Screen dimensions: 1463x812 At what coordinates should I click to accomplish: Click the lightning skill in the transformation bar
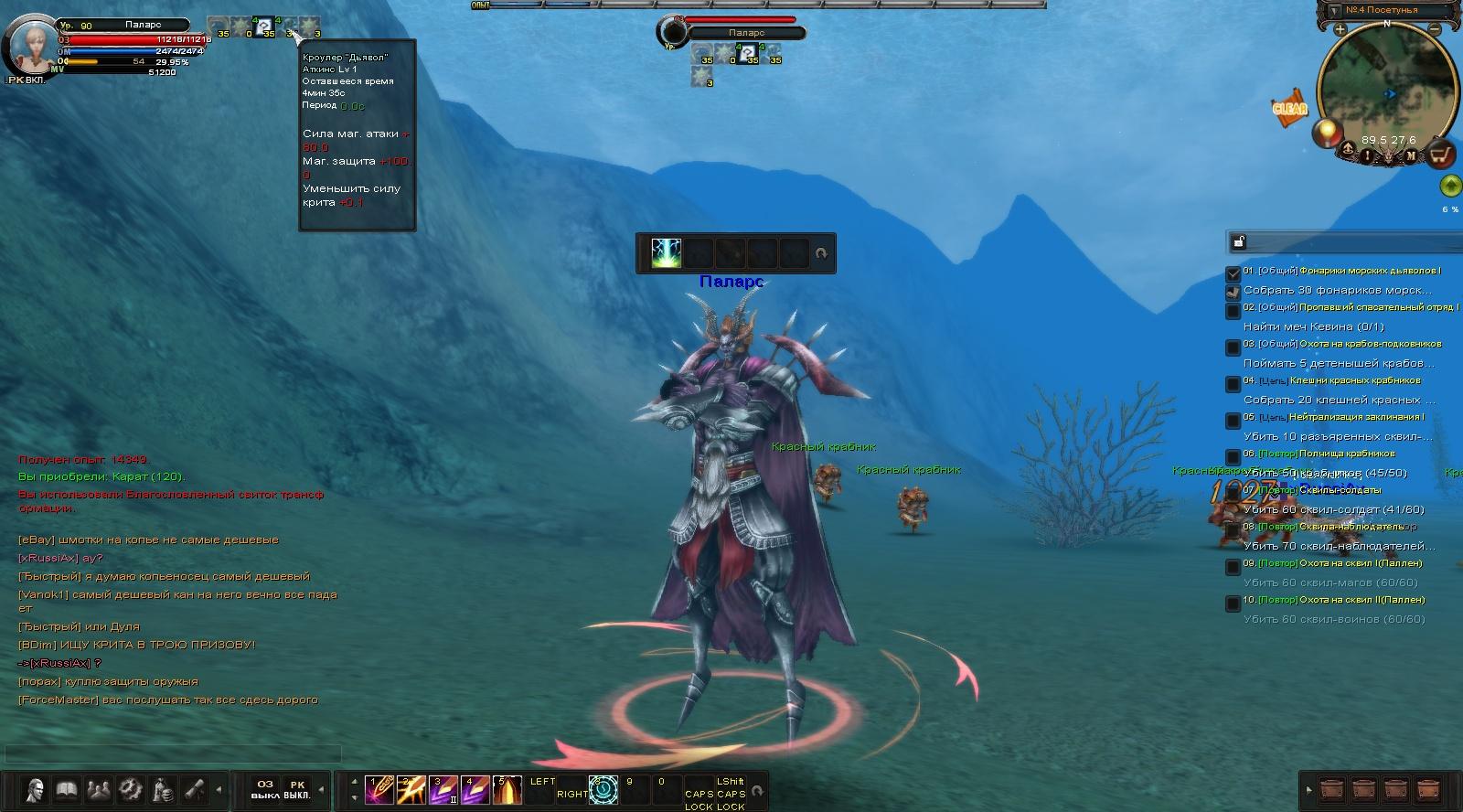point(666,253)
